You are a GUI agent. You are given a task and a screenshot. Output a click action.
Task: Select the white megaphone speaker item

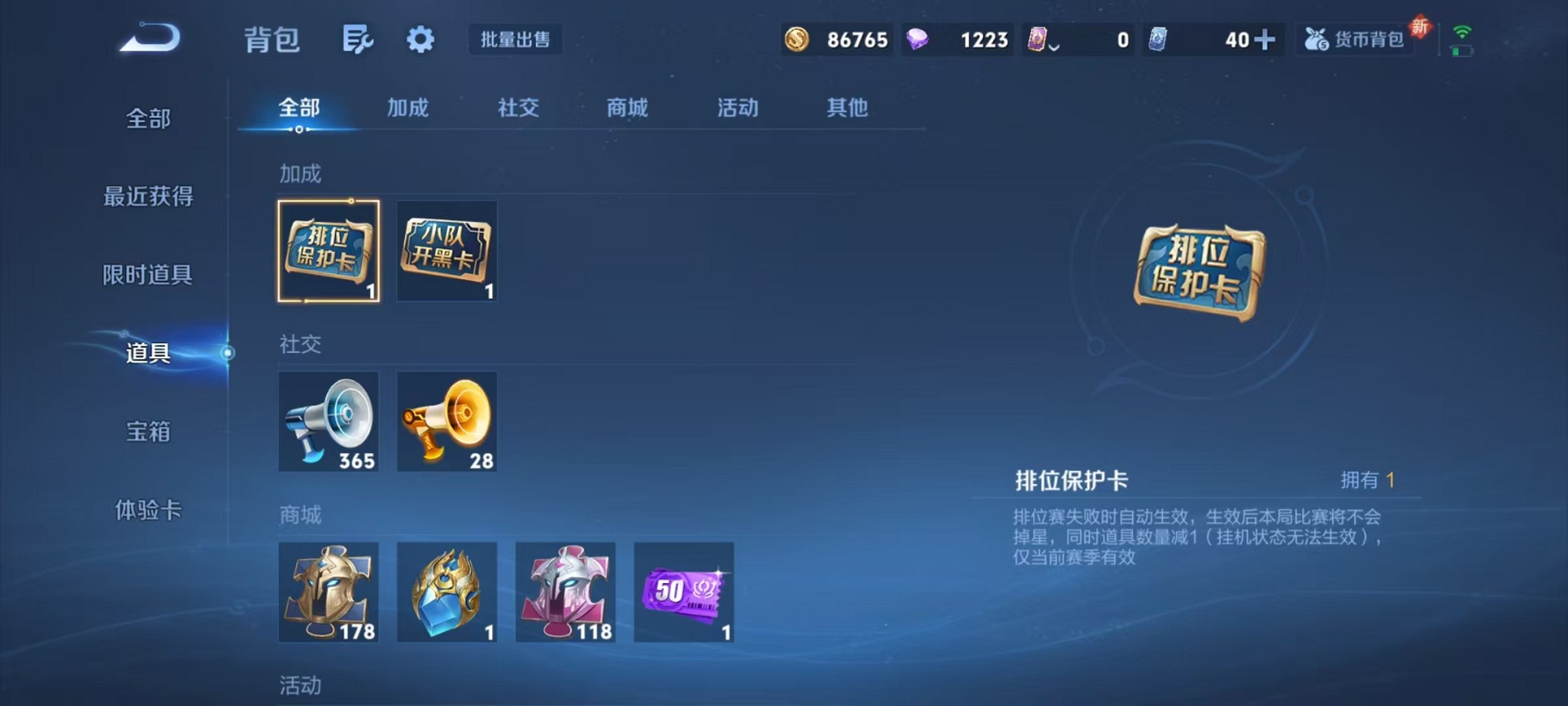tap(329, 421)
